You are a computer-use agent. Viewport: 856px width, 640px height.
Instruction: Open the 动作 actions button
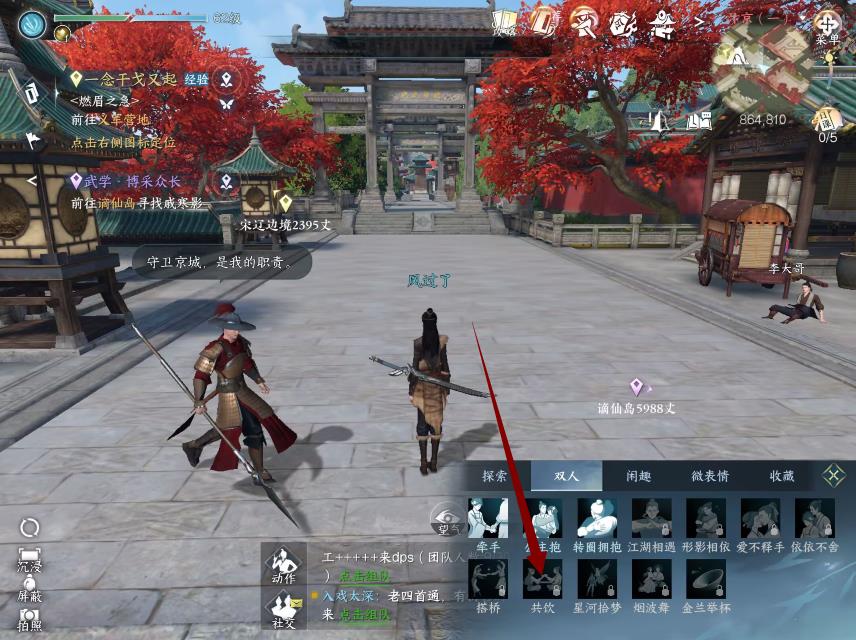coord(284,563)
